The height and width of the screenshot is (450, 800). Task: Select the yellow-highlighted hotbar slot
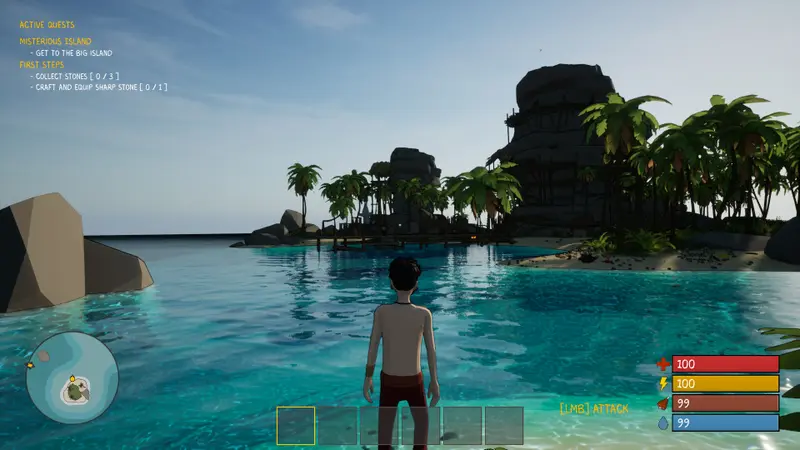coord(295,425)
